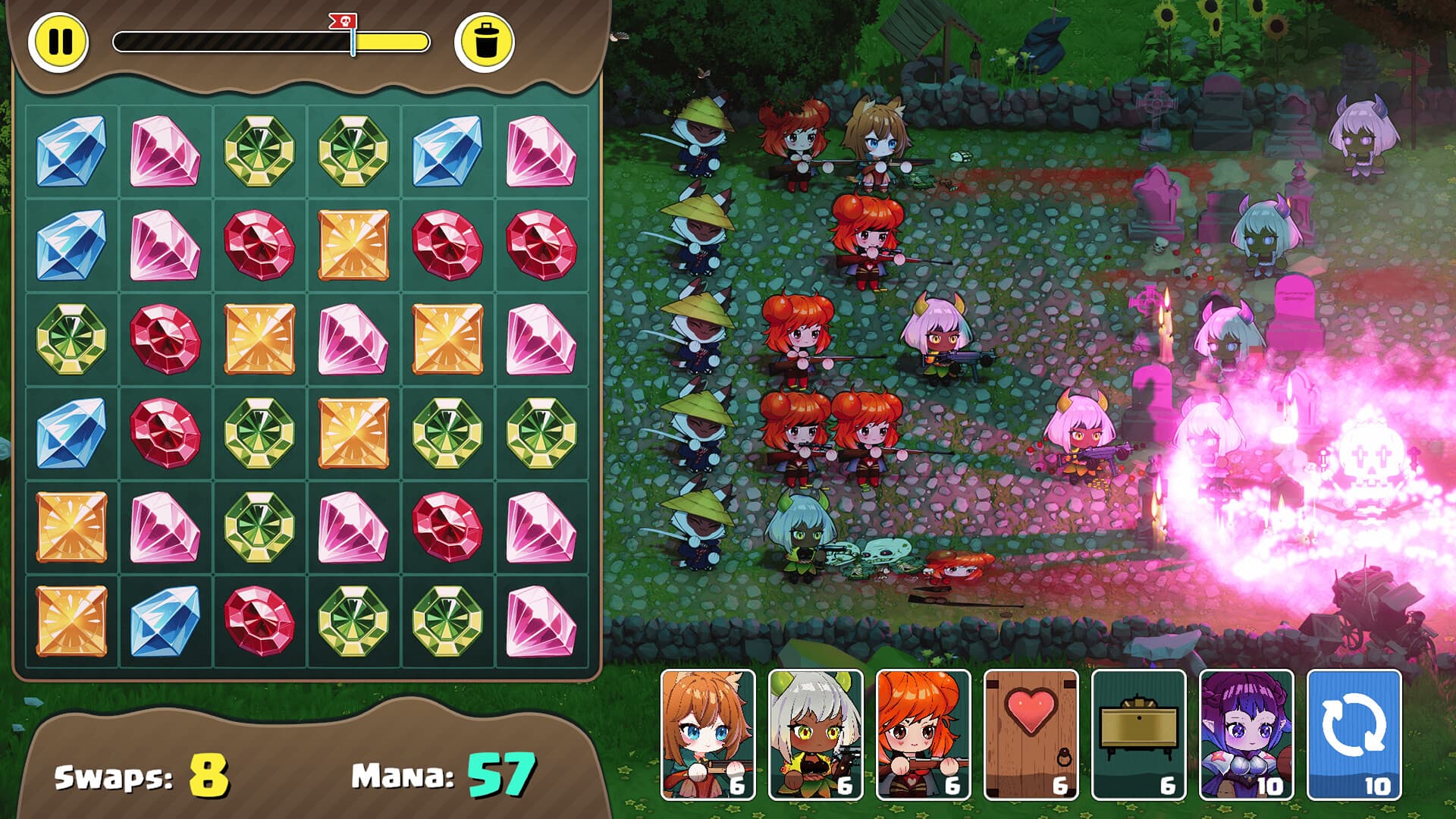The image size is (1456, 819).
Task: Select the golden chest card
Action: [1138, 734]
